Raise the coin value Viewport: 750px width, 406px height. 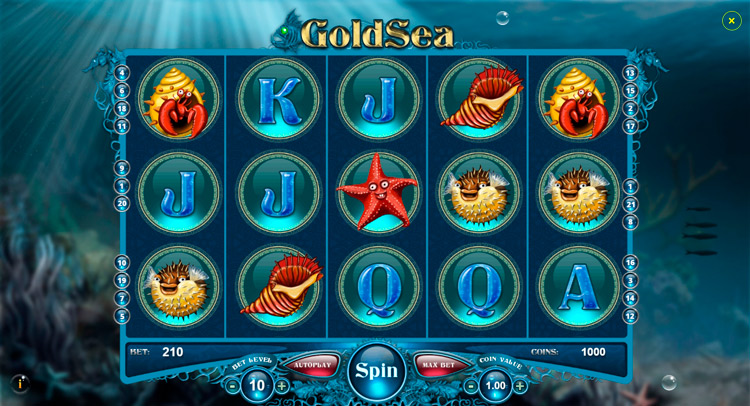[520, 386]
